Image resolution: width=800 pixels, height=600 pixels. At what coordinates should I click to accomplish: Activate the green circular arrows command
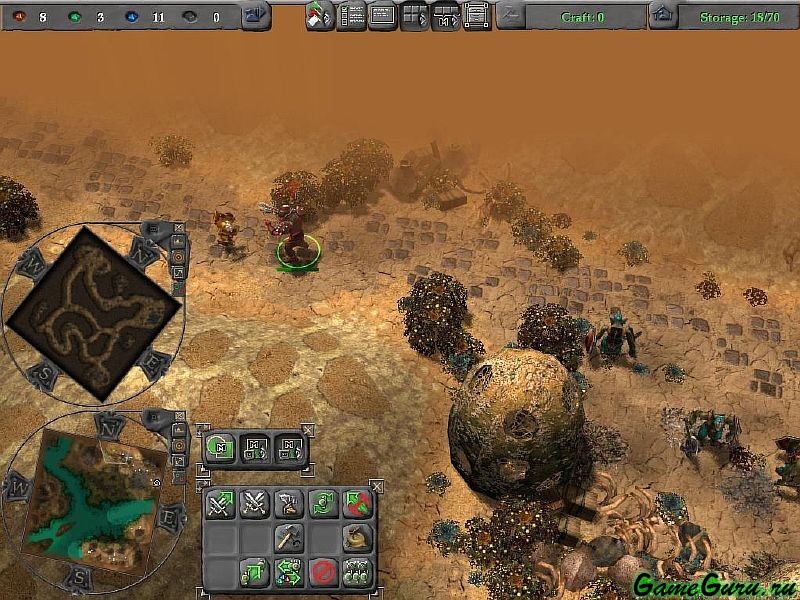coord(322,503)
